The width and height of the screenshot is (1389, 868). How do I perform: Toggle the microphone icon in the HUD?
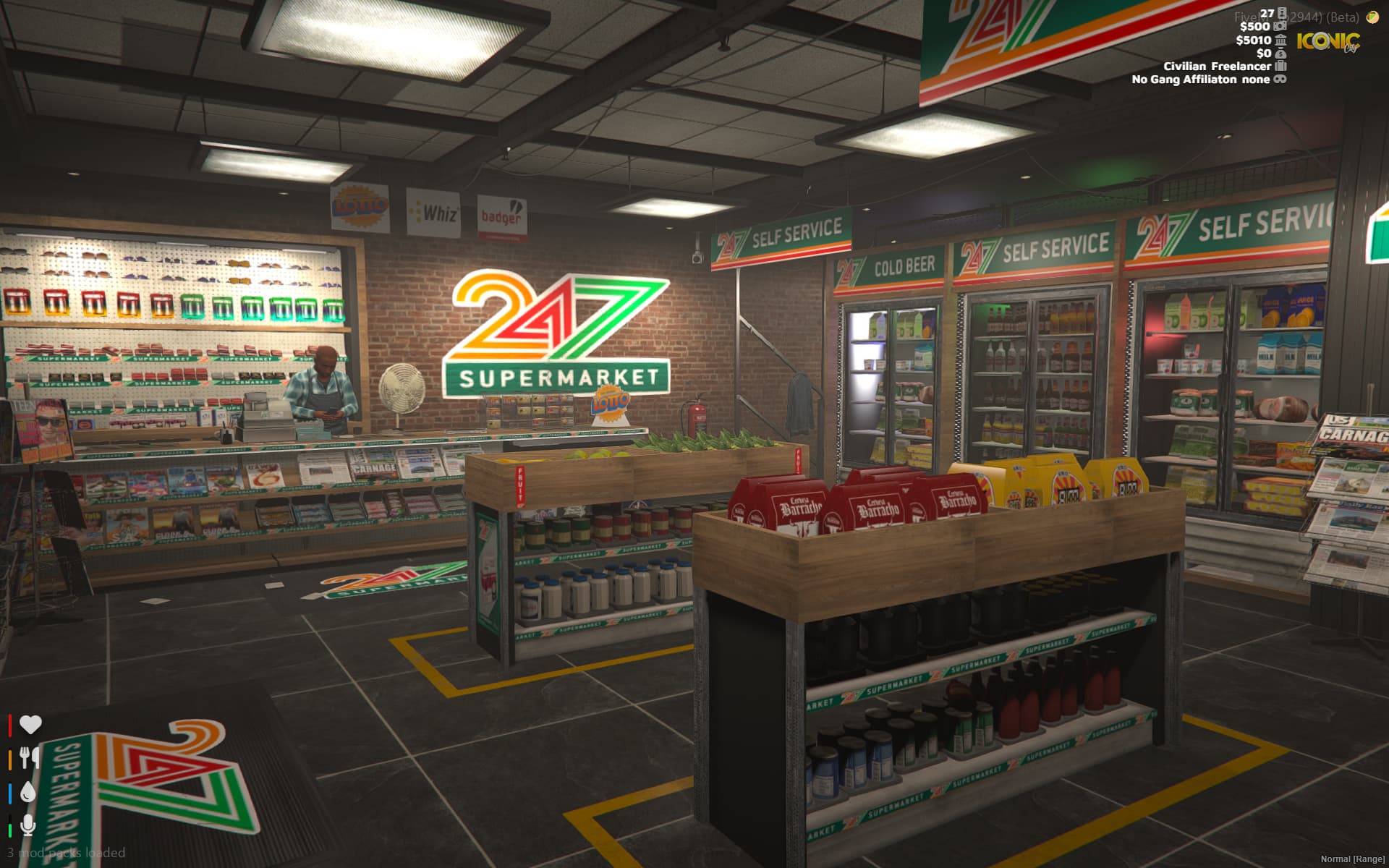(27, 825)
